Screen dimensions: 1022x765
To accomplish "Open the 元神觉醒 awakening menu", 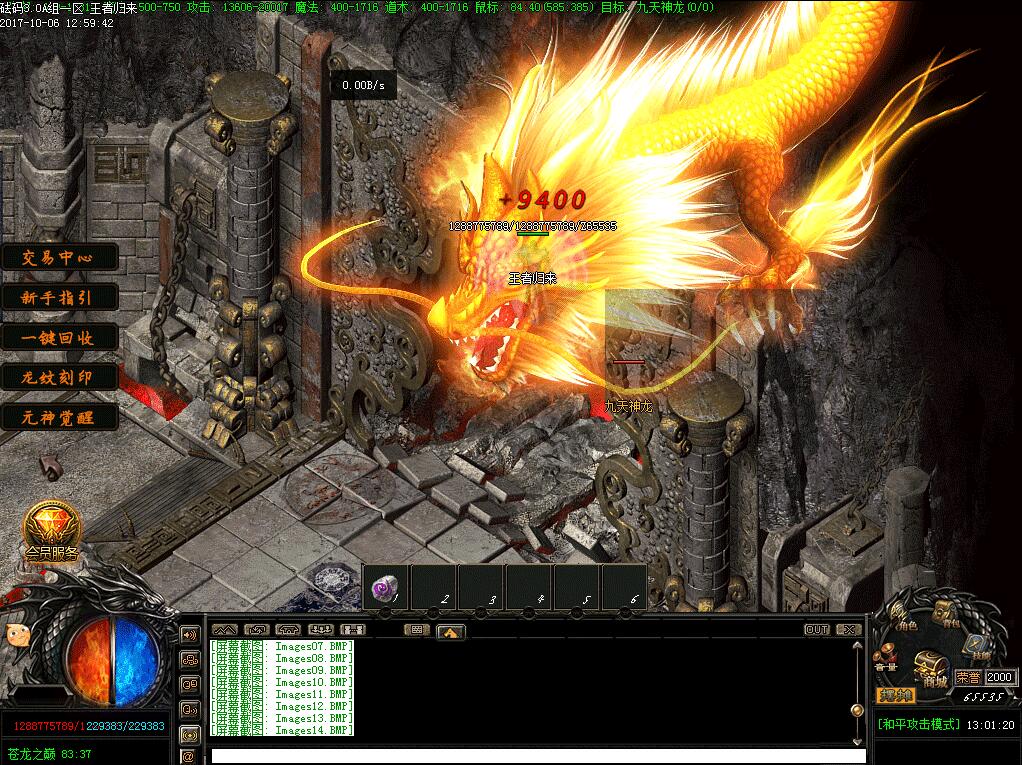I will click(58, 417).
